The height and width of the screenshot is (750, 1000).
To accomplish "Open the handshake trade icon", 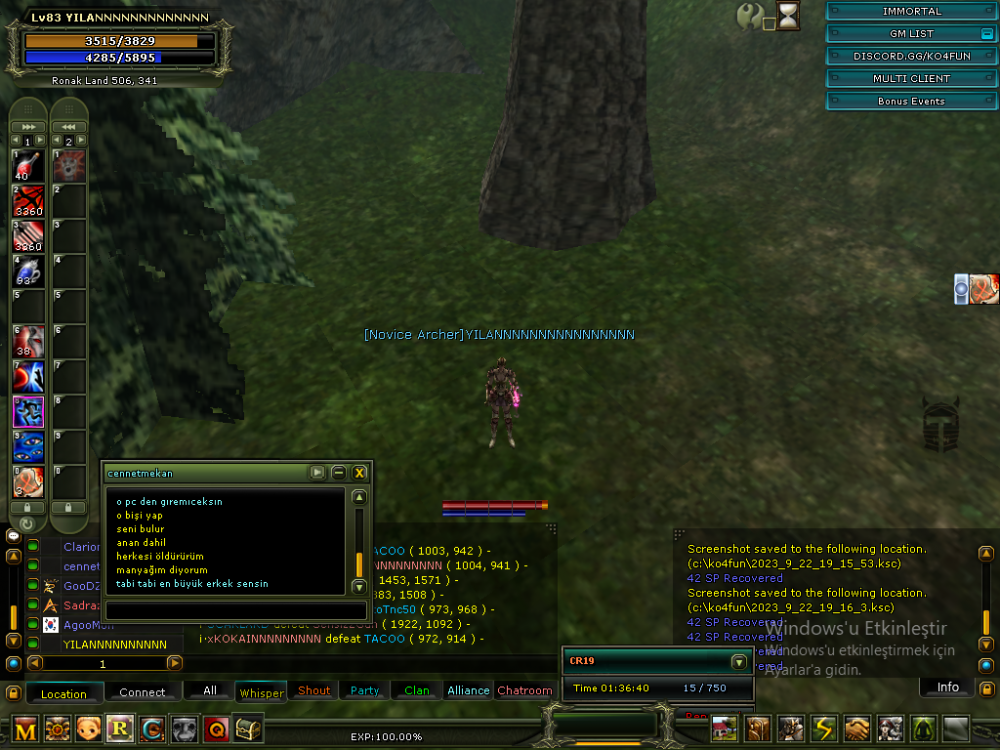I will click(856, 729).
